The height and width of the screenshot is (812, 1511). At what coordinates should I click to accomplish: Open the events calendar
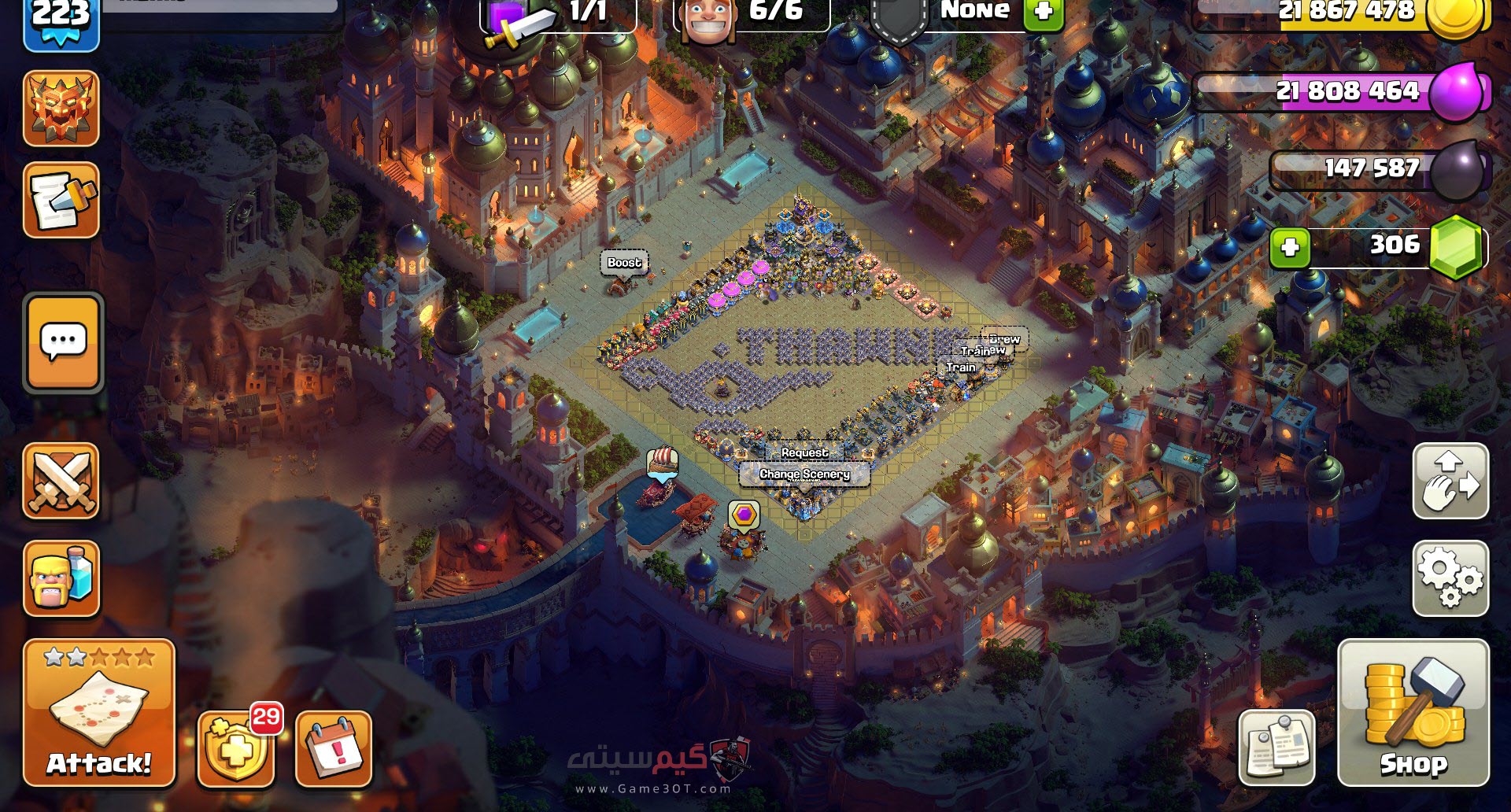coord(334,748)
